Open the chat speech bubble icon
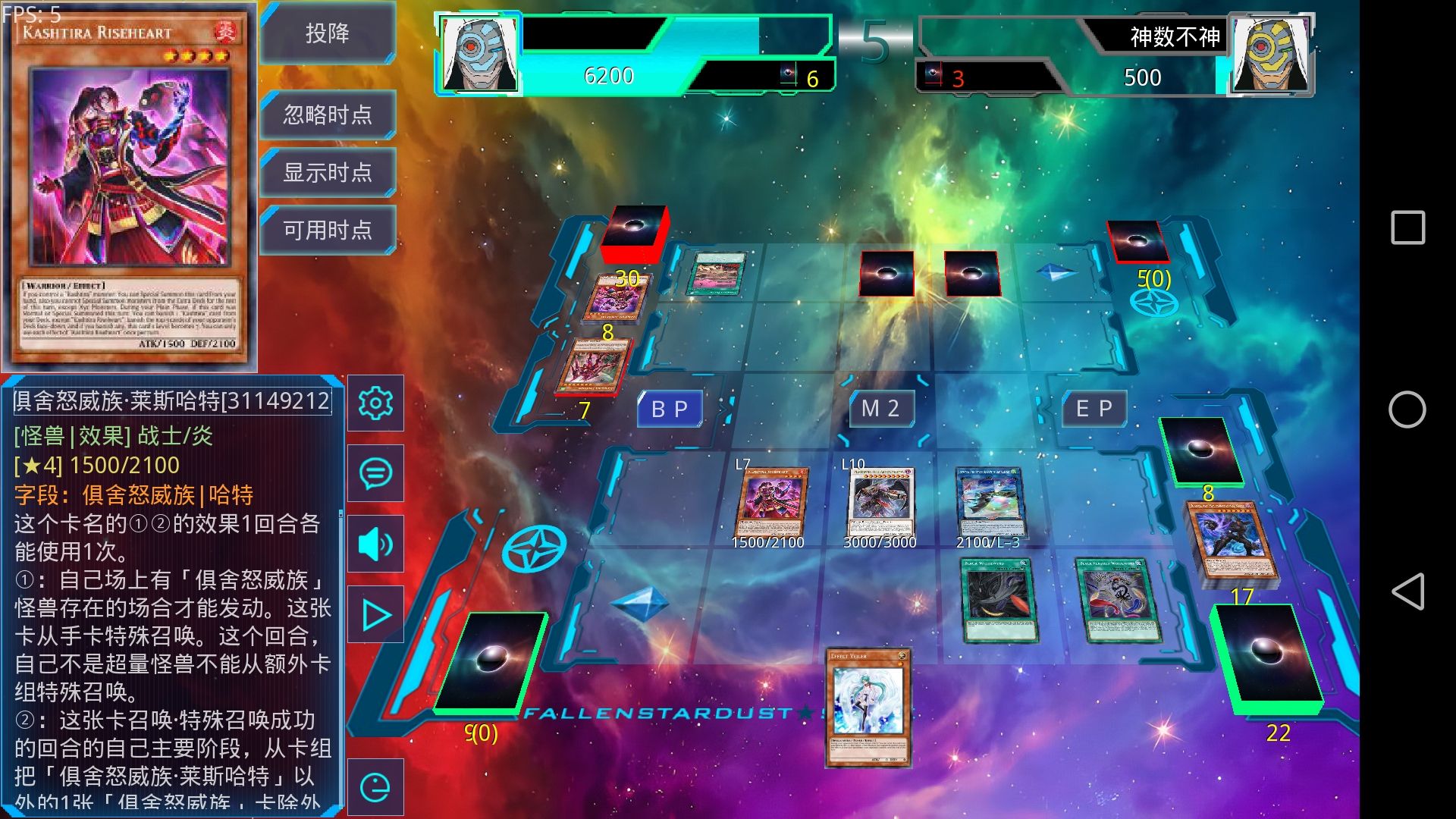This screenshot has height=819, width=1456. click(375, 473)
